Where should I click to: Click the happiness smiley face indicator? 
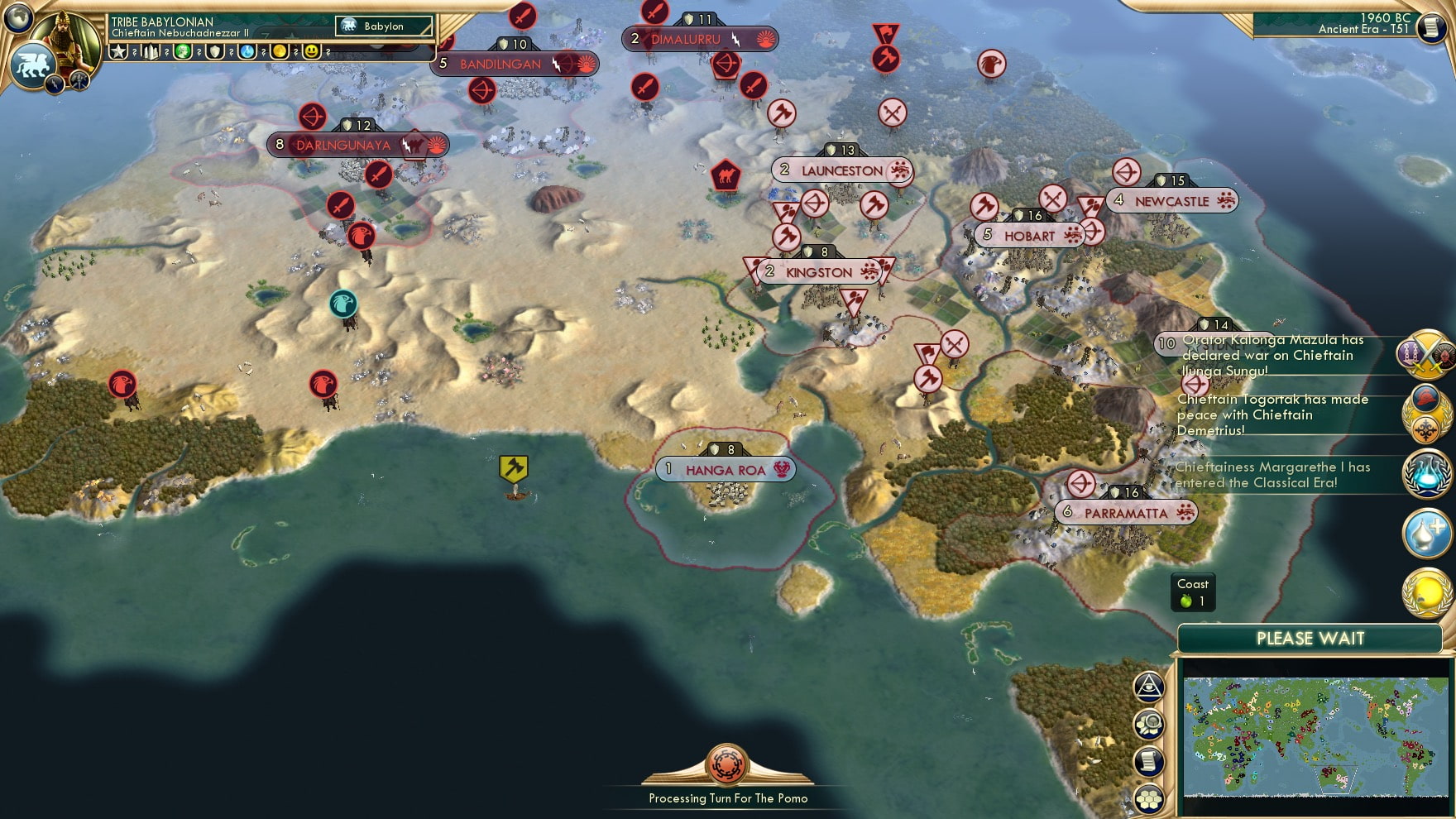coord(312,52)
